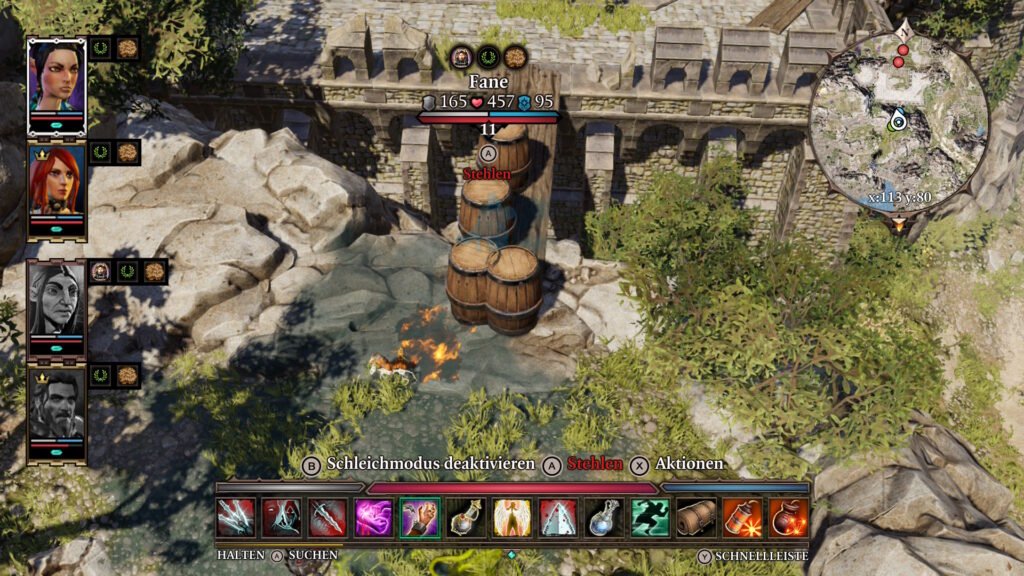Select the green-bordered grabbing hand skill
1024x576 pixels.
[x=420, y=518]
